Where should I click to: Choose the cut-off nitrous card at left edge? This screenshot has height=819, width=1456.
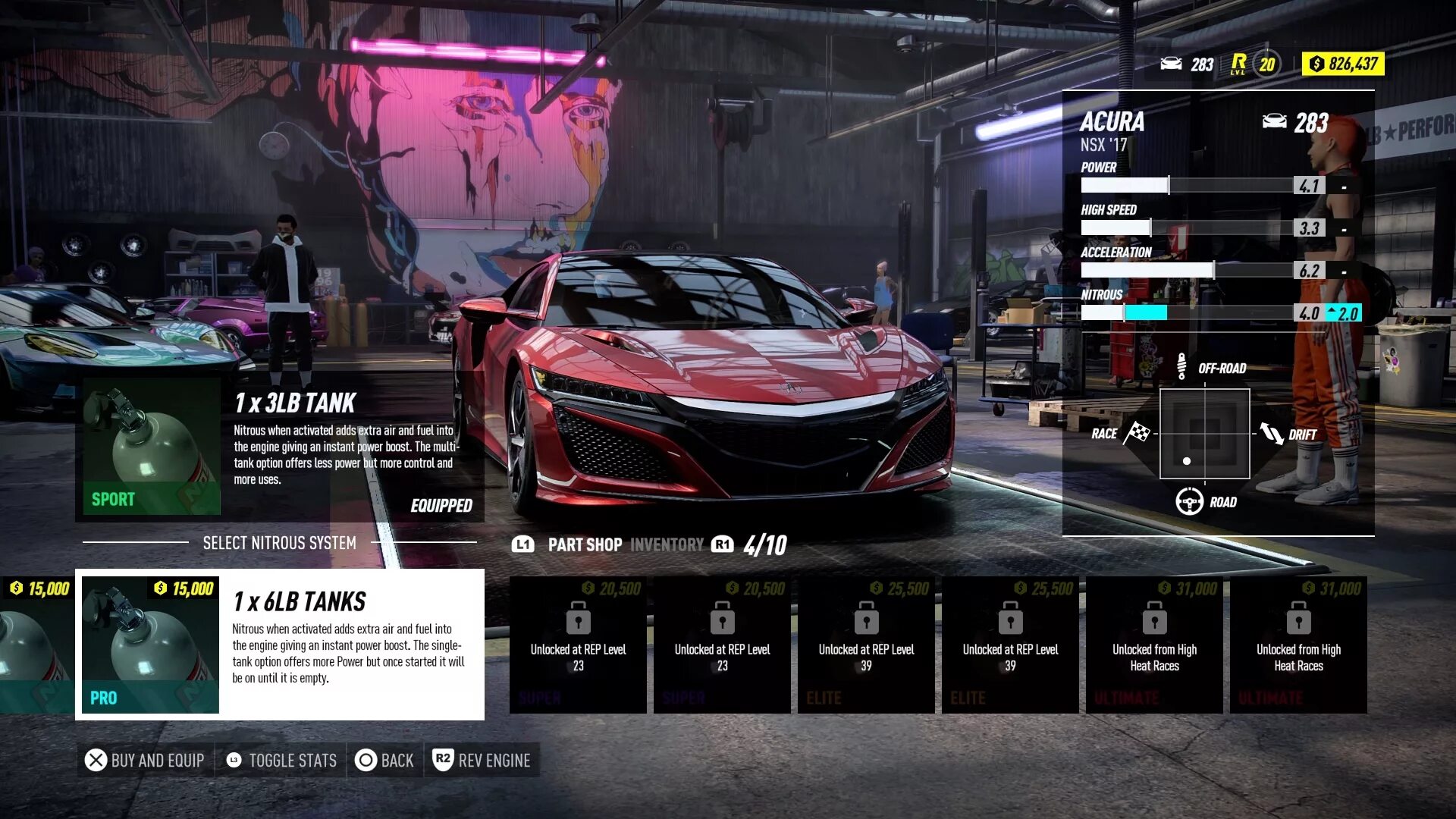pos(36,645)
